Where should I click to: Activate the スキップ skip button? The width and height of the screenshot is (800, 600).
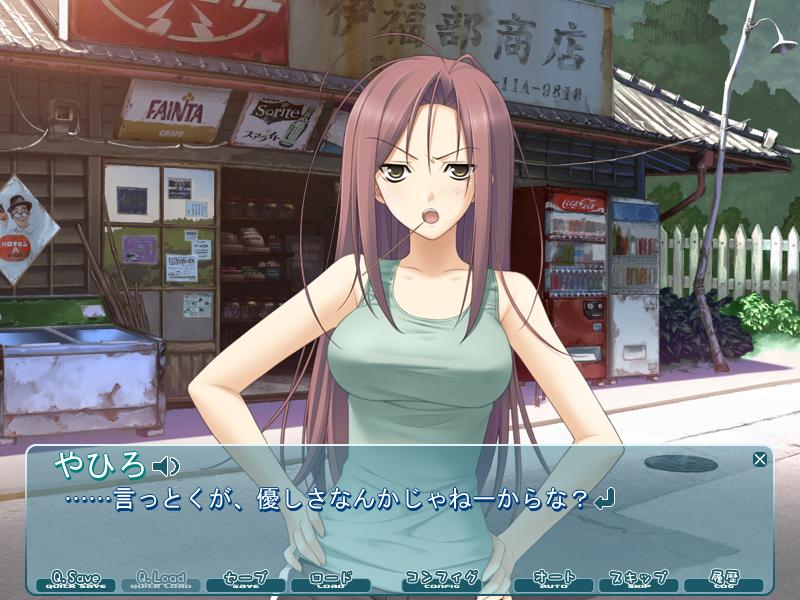click(638, 581)
